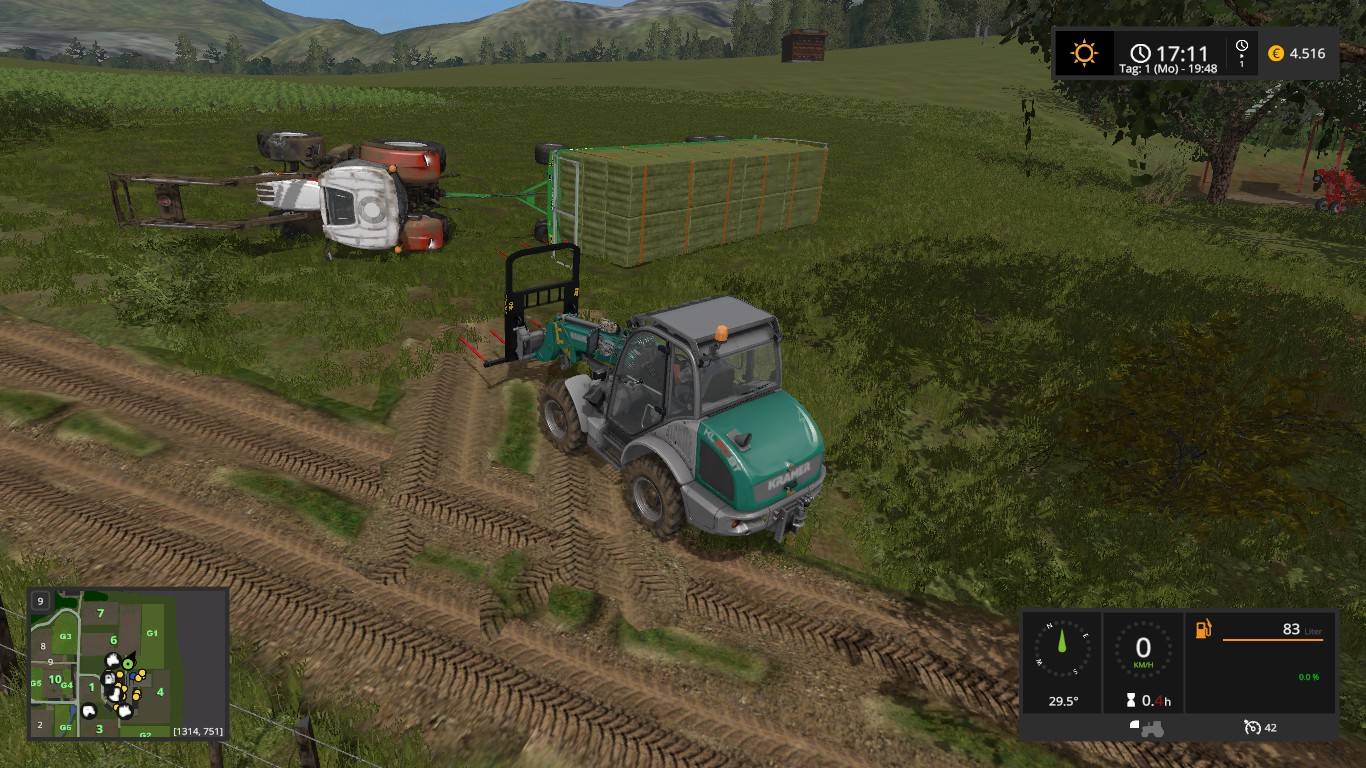Click the sunny weather icon
Image resolution: width=1366 pixels, height=768 pixels.
pos(1084,53)
